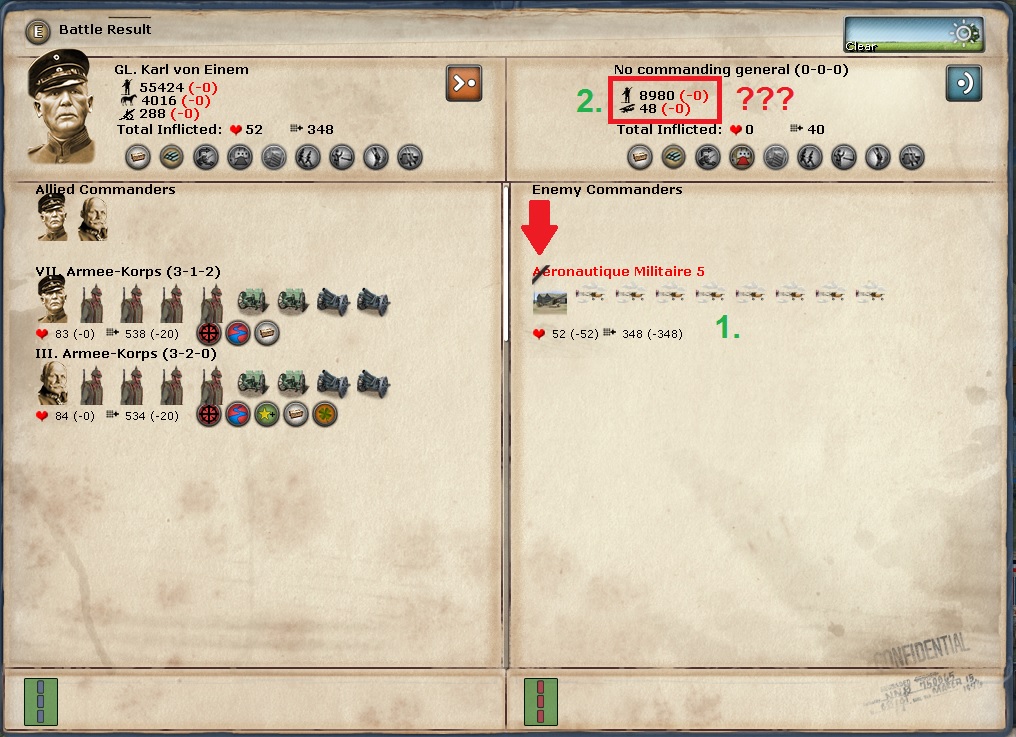1016x737 pixels.
Task: Click the green four-leaf clover ability icon
Action: [x=324, y=414]
